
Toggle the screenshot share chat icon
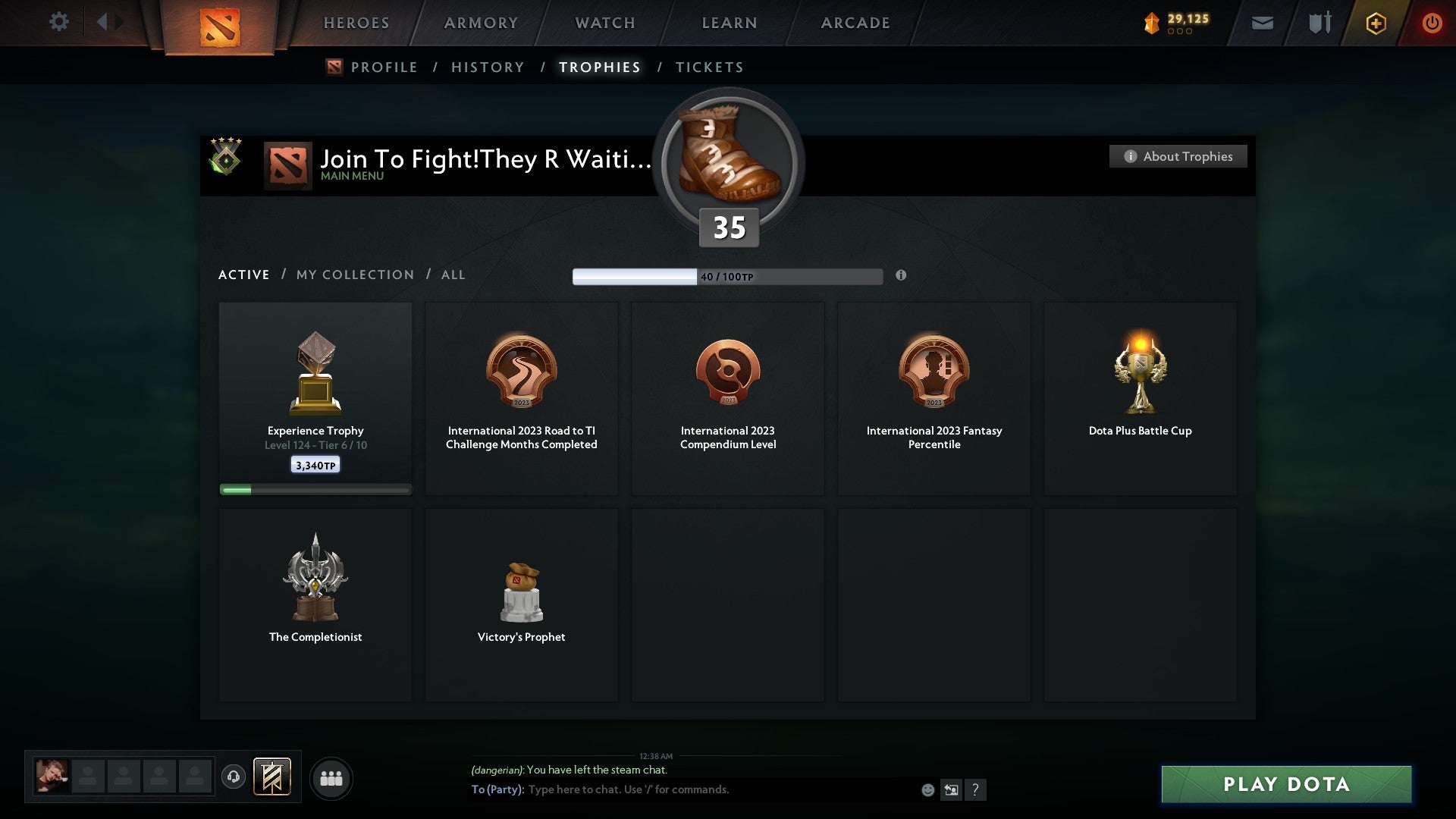pyautogui.click(x=951, y=789)
